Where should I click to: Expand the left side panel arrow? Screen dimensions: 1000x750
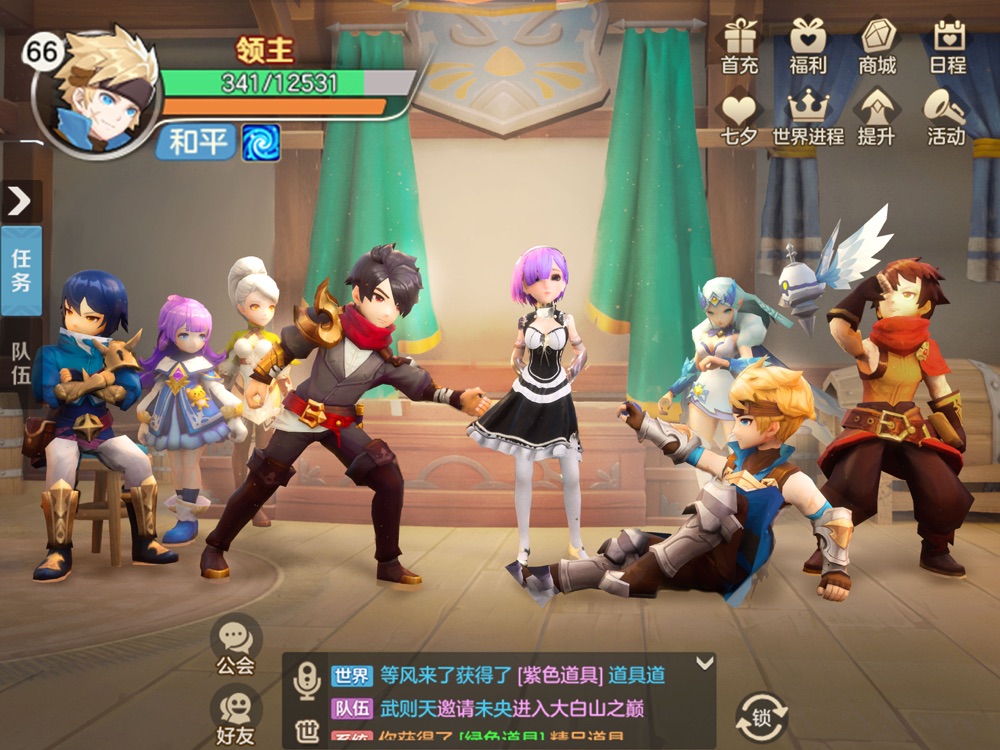click(20, 201)
